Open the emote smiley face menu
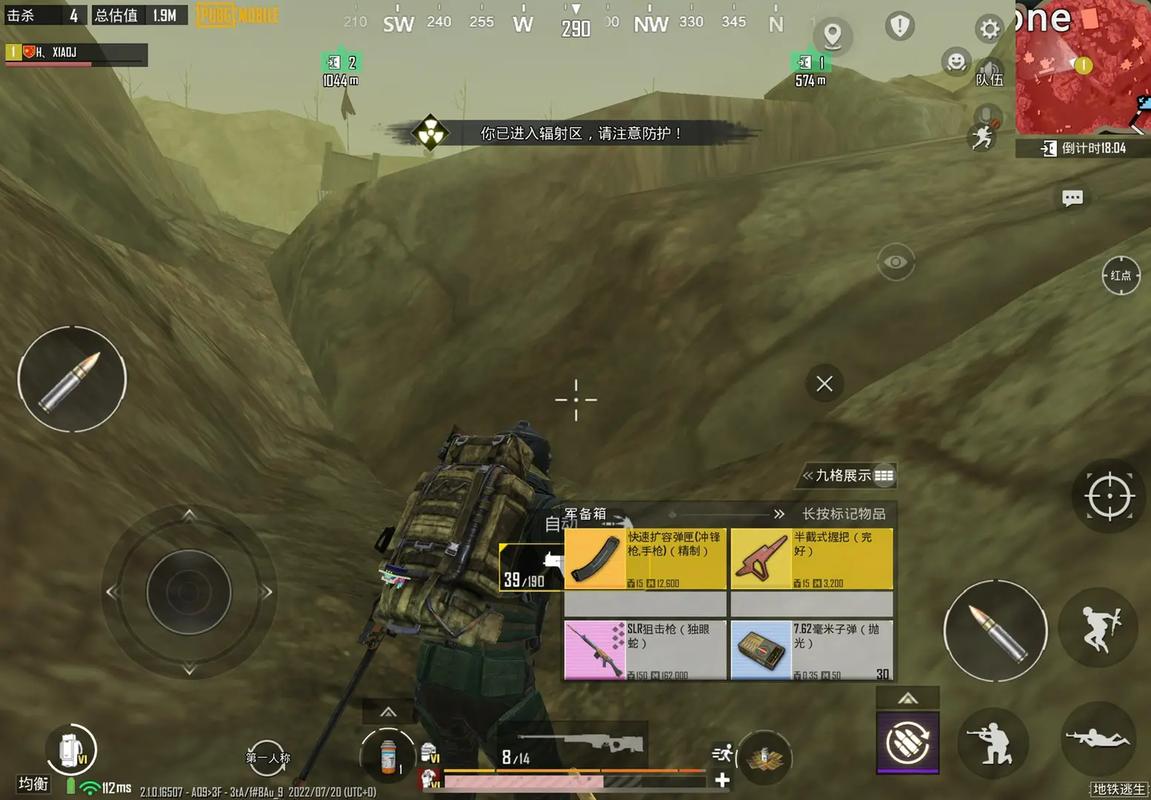The height and width of the screenshot is (800, 1151). (956, 62)
